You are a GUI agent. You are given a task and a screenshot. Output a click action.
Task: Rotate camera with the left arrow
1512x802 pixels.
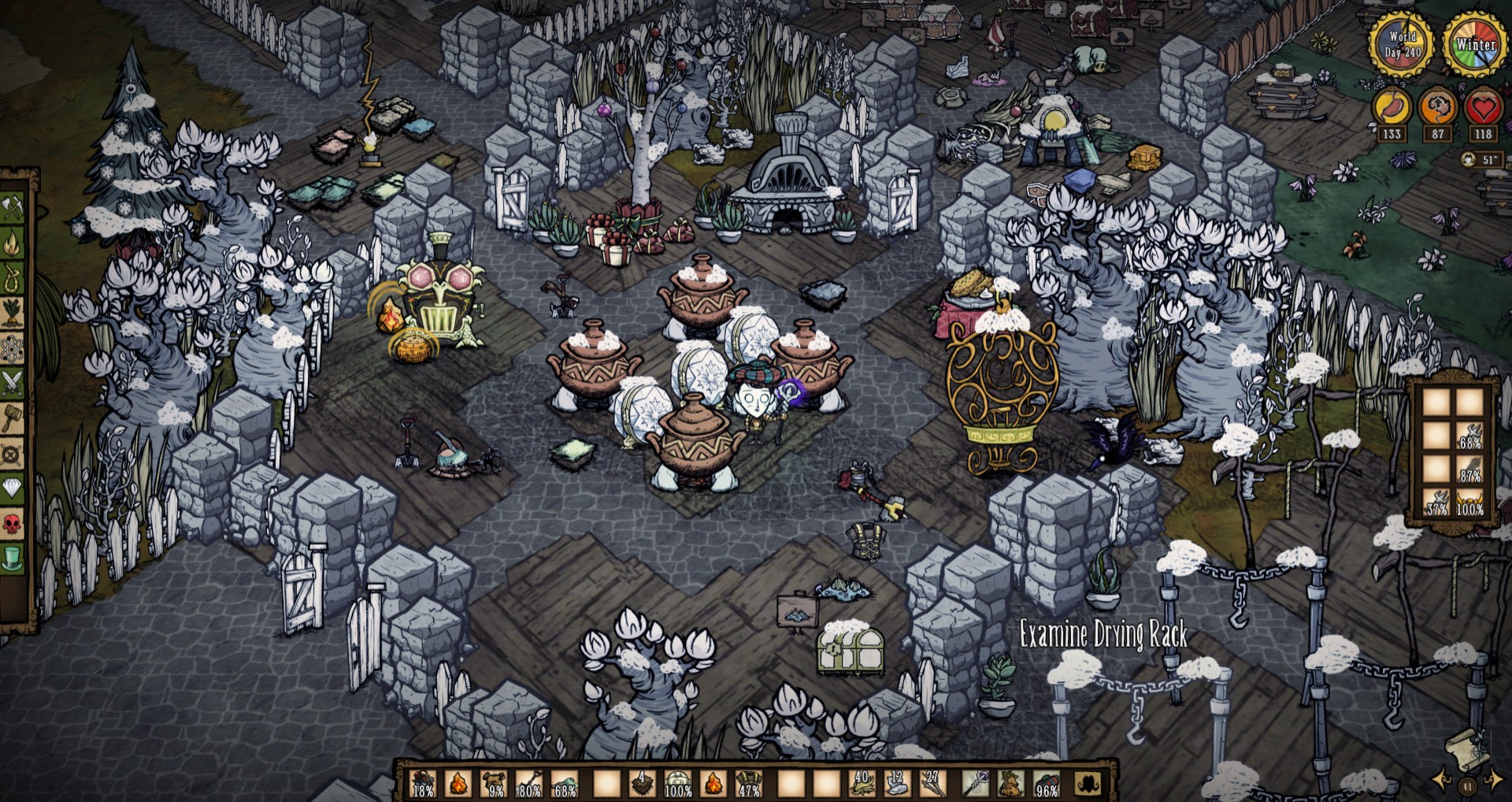pyautogui.click(x=1443, y=780)
